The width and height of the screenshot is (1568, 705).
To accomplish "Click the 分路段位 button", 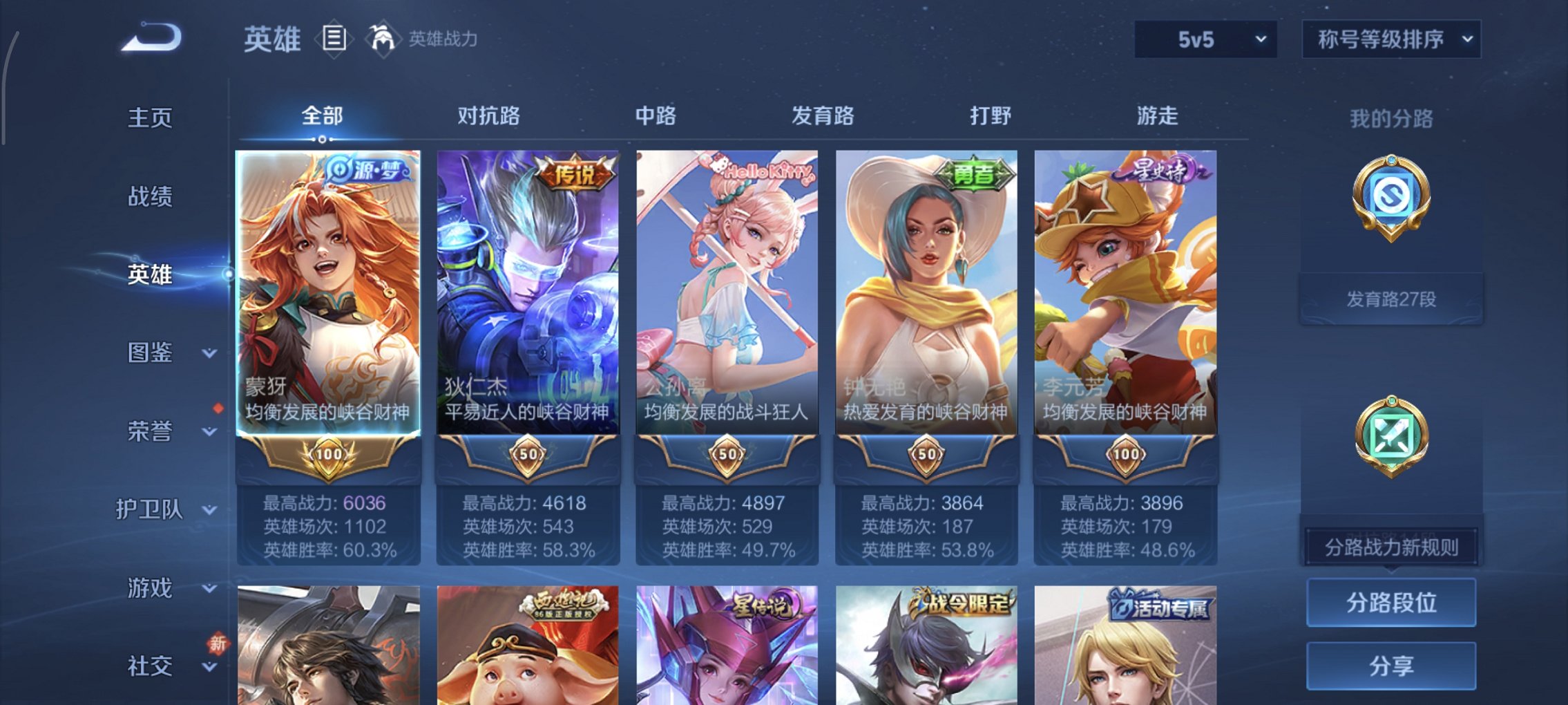I will (1389, 602).
